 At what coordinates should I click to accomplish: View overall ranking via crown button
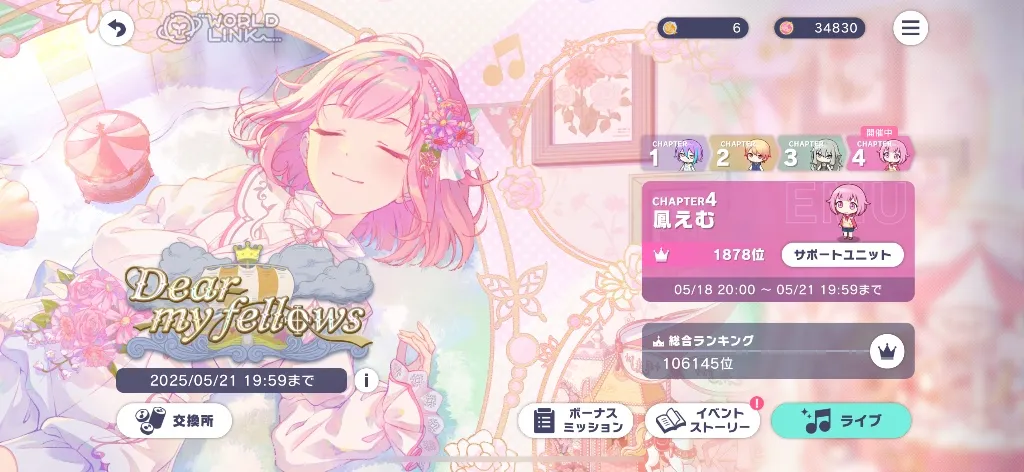pyautogui.click(x=885, y=350)
